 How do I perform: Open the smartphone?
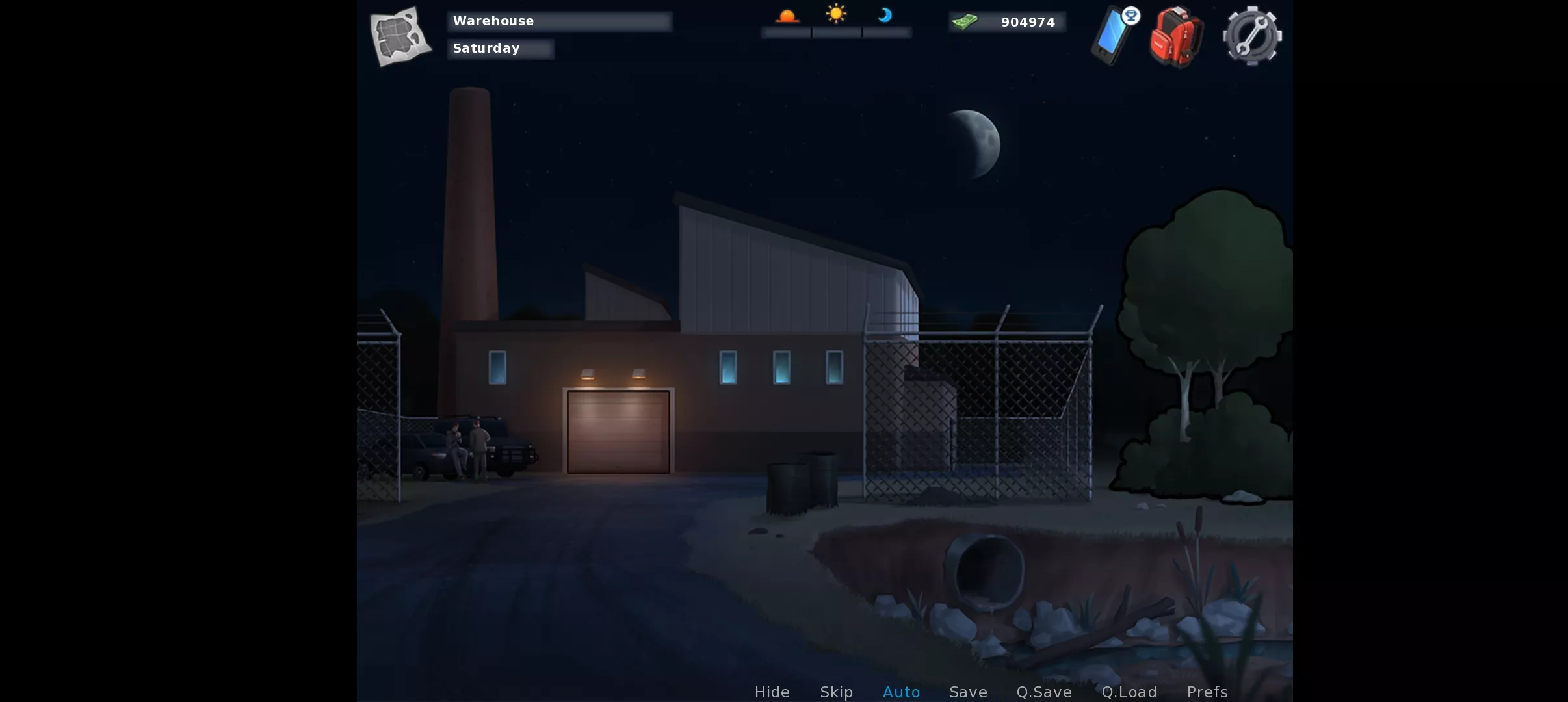1113,36
